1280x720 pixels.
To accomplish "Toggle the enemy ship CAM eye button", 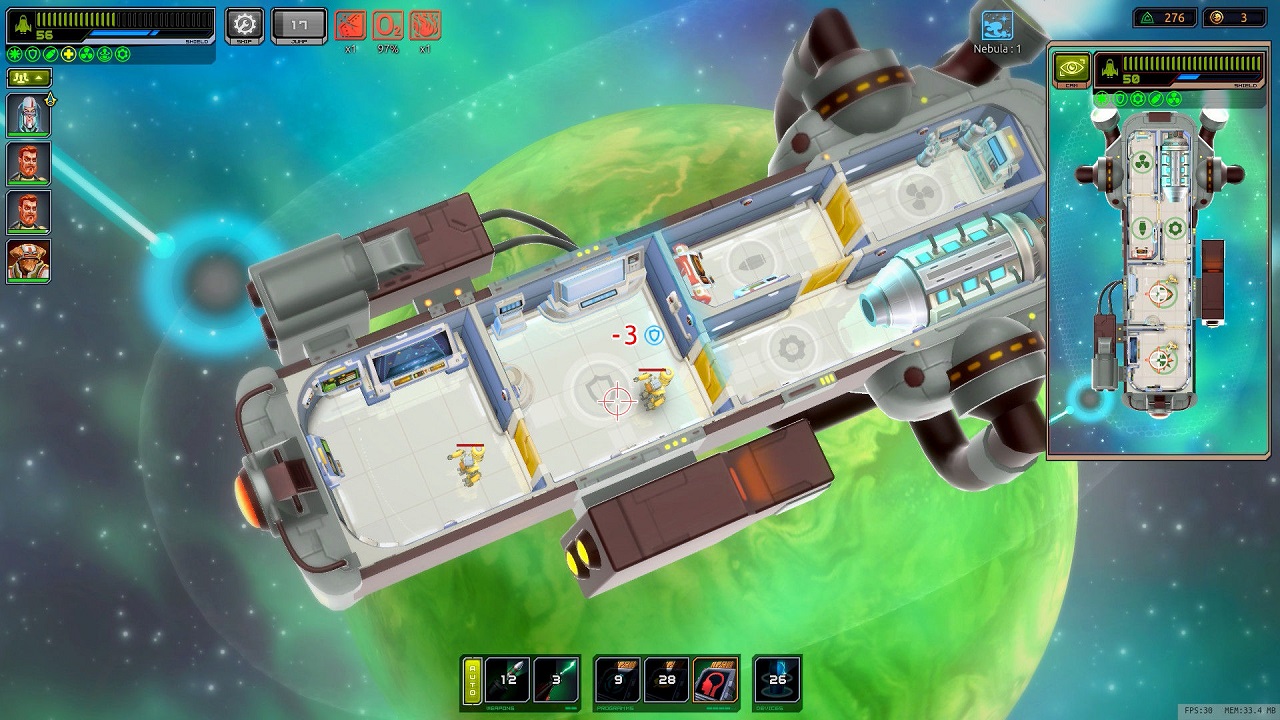I will click(x=1071, y=68).
